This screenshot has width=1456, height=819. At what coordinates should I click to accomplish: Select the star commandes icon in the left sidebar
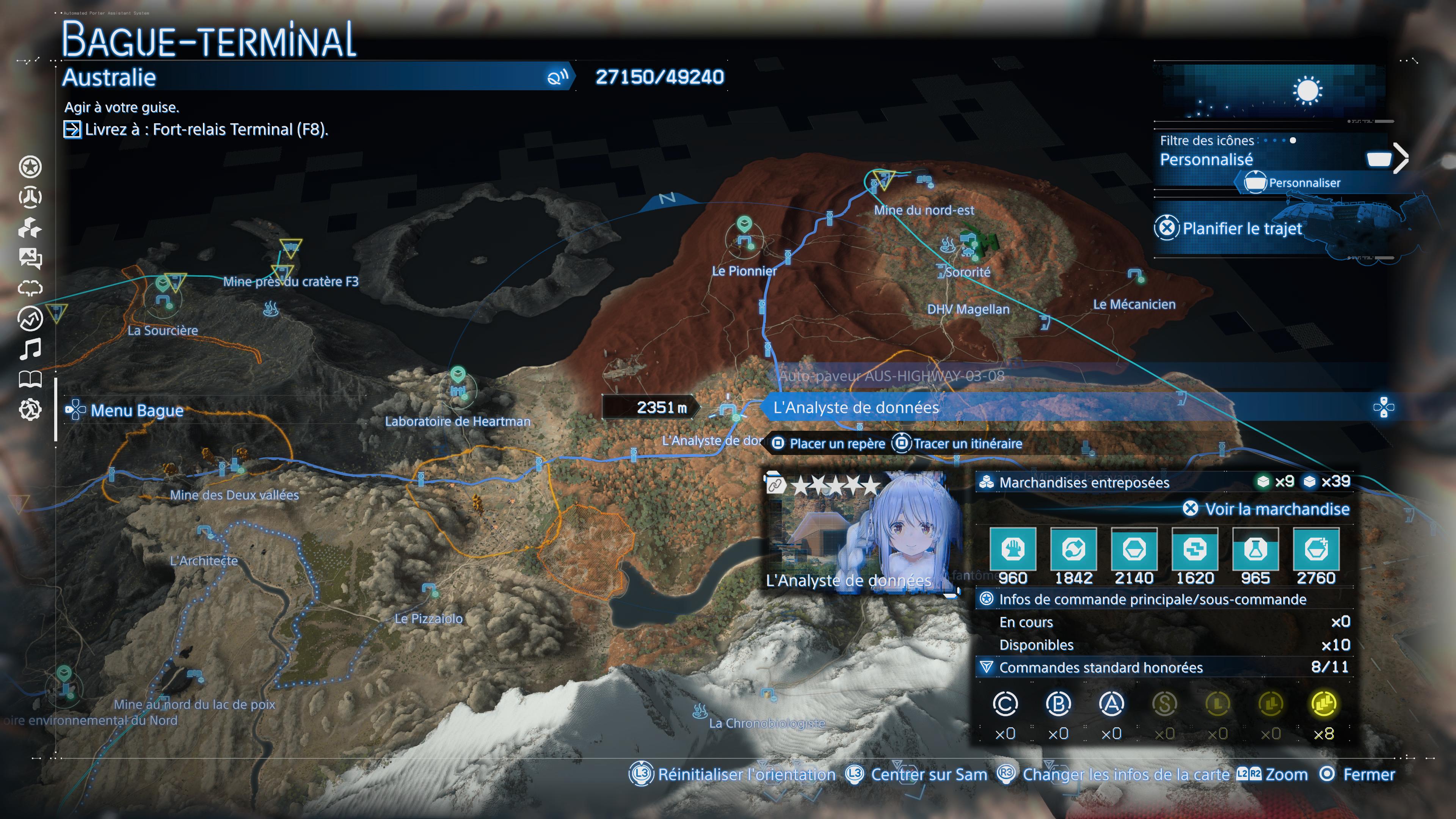tap(31, 167)
